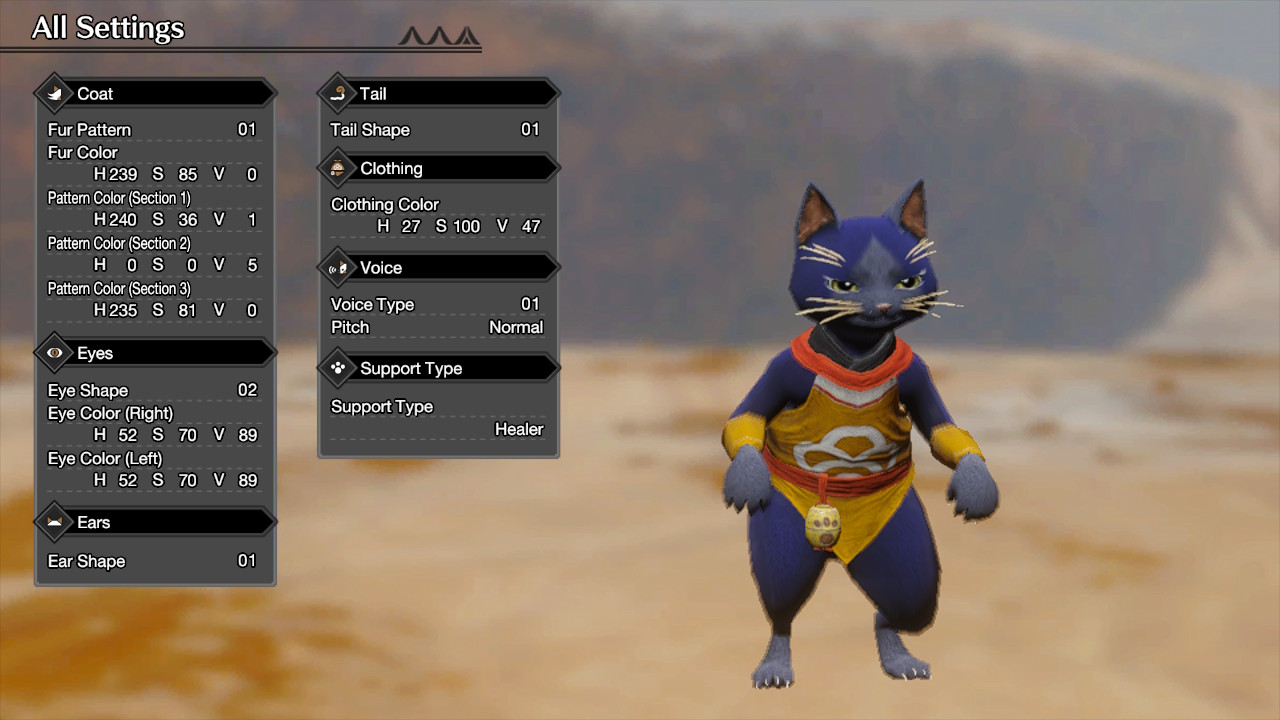
Task: Select the Fur Pattern setting row
Action: tap(152, 130)
